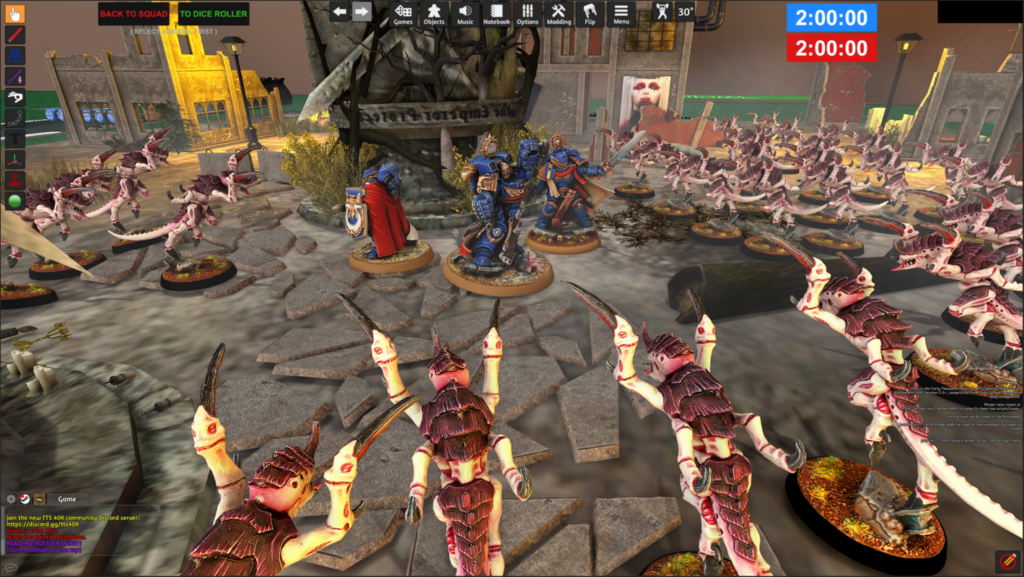Screen dimensions: 1024x577
Task: Pick the green player color circle
Action: (15, 201)
